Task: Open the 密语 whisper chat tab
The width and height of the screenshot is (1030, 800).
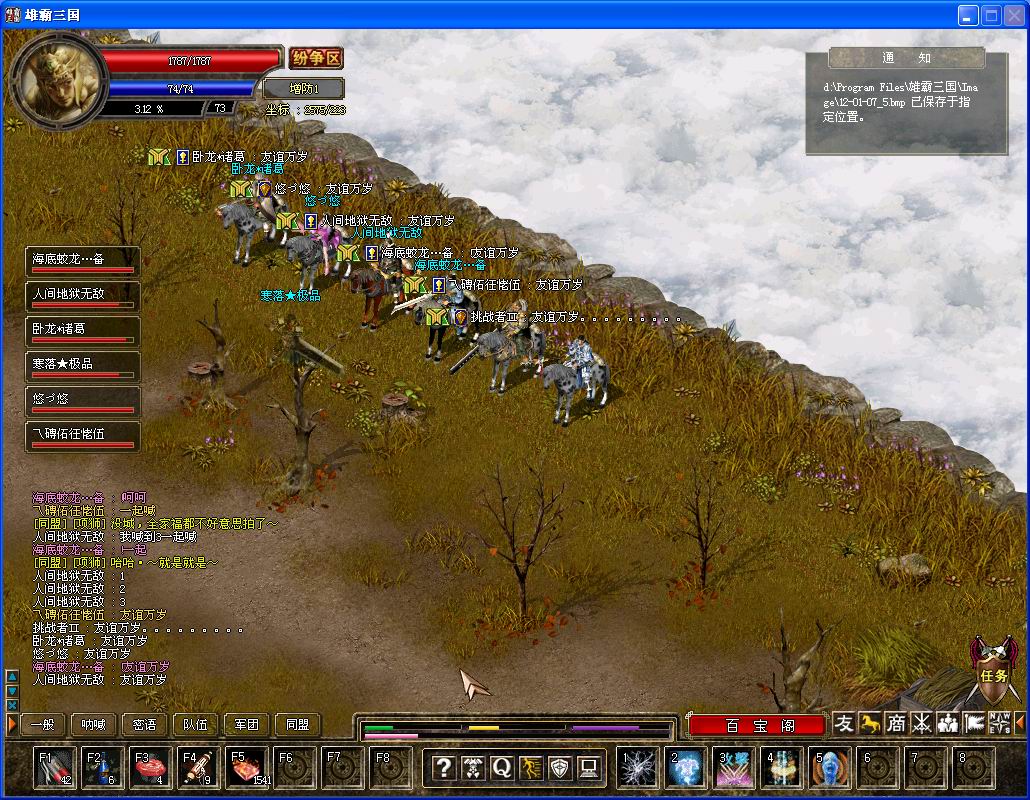Action: 144,725
